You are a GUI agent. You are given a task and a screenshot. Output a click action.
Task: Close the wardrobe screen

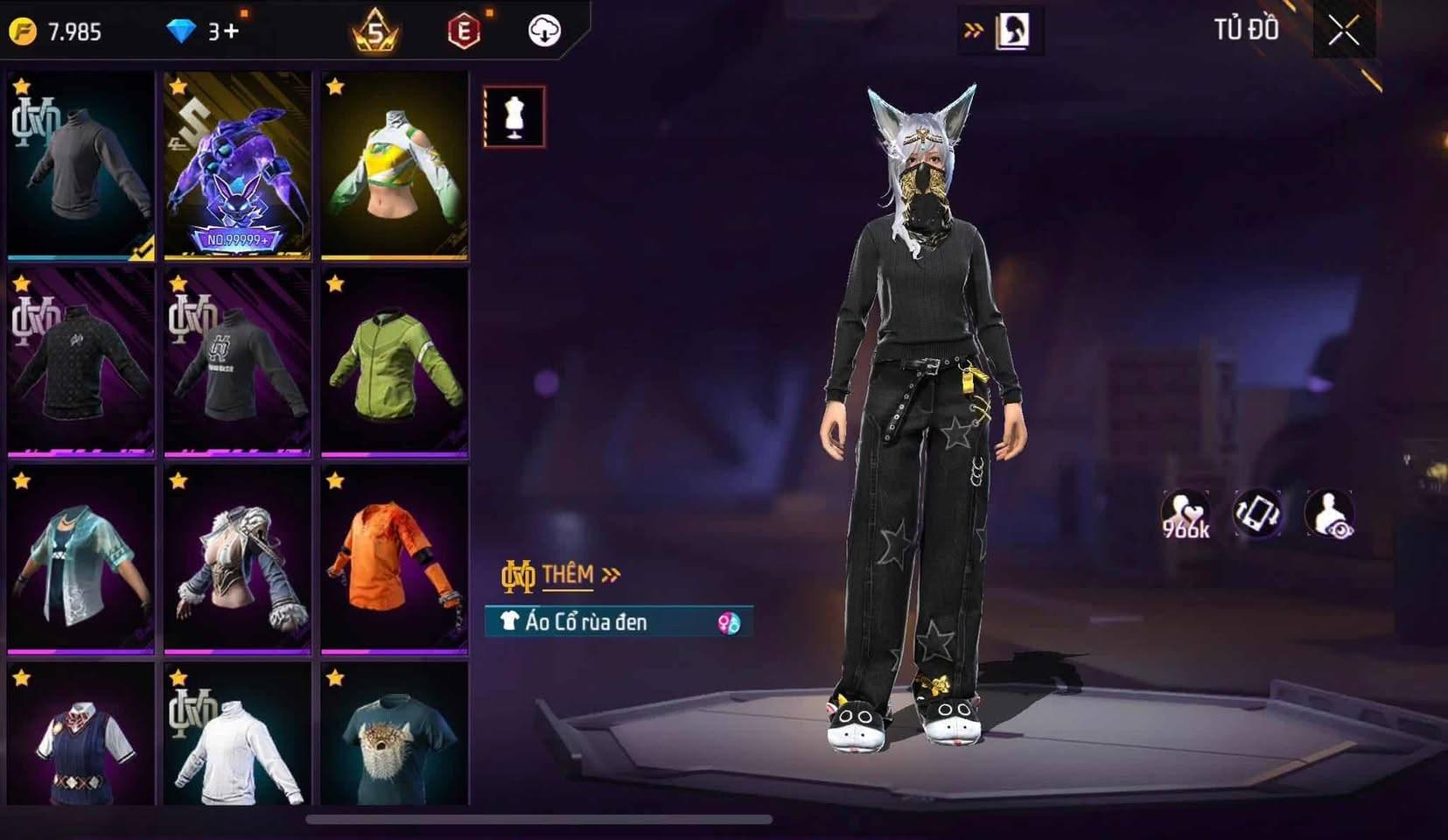pyautogui.click(x=1343, y=31)
